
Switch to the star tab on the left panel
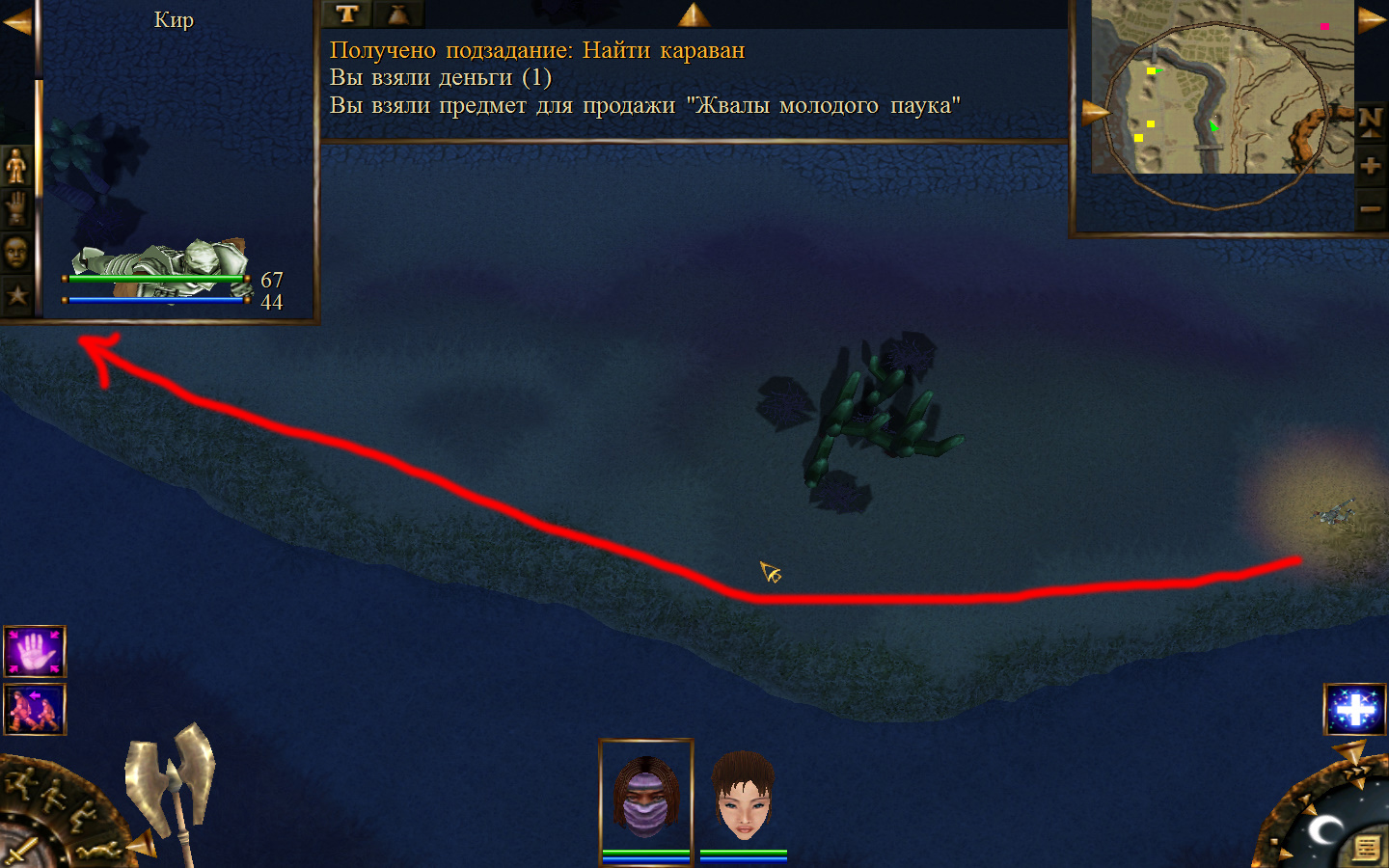click(x=16, y=294)
